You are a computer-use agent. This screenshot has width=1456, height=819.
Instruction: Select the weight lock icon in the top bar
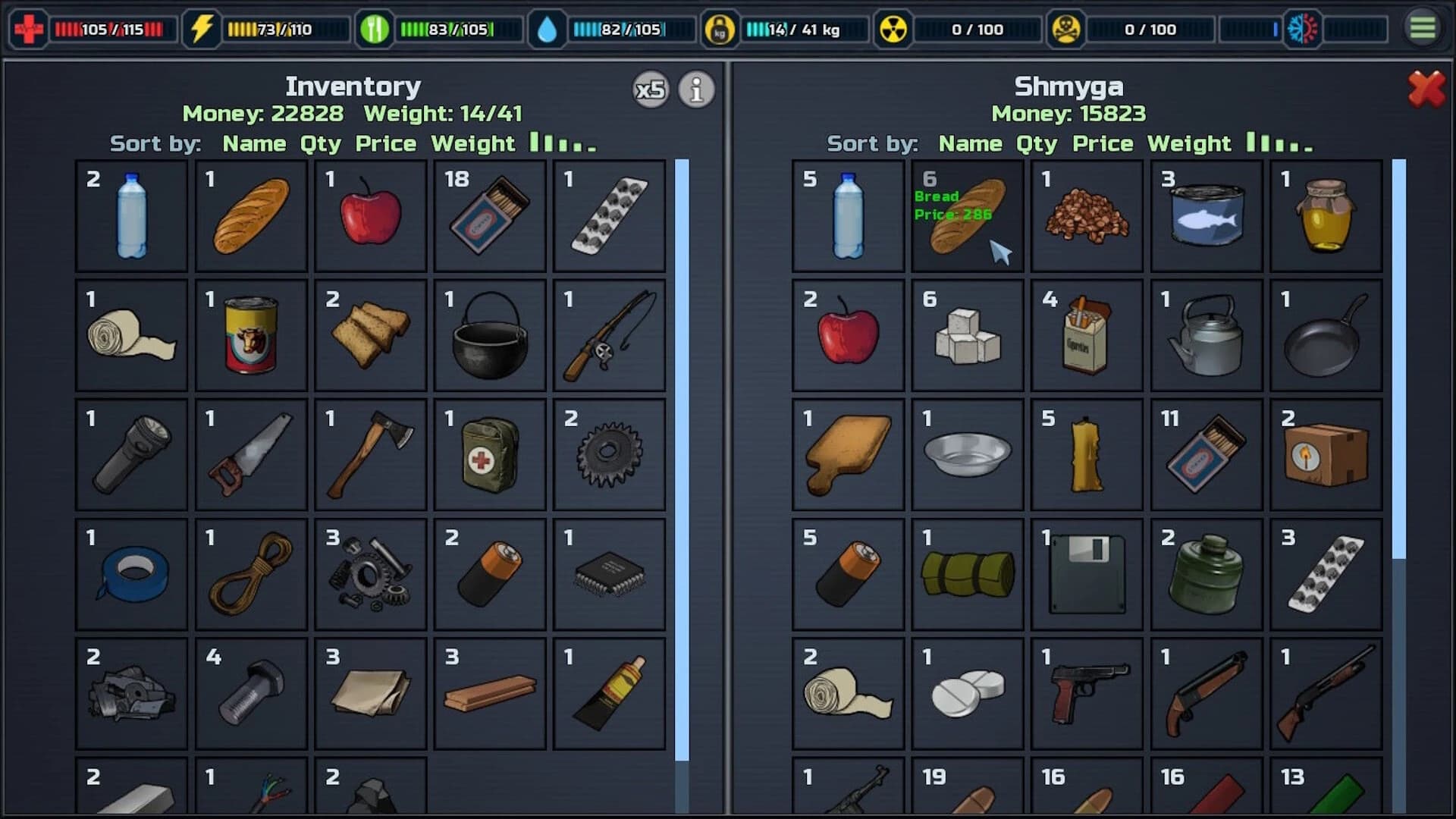coord(721,29)
